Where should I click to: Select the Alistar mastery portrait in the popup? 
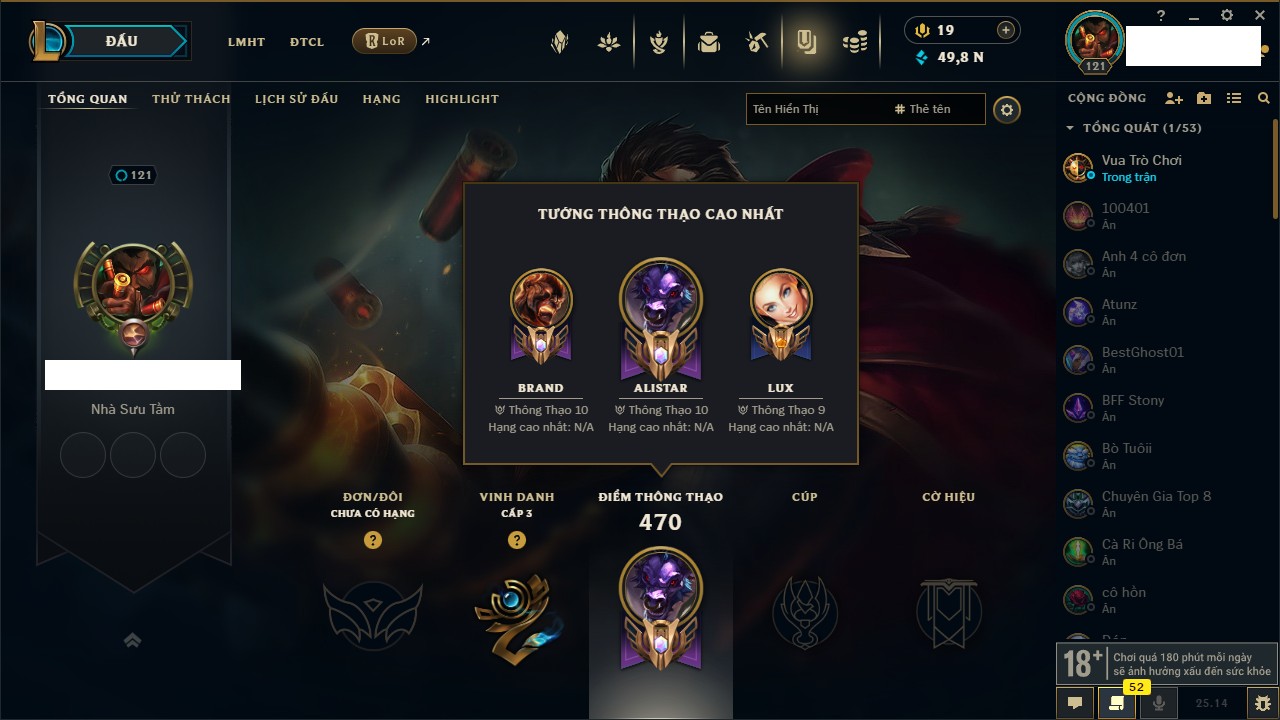click(x=660, y=305)
